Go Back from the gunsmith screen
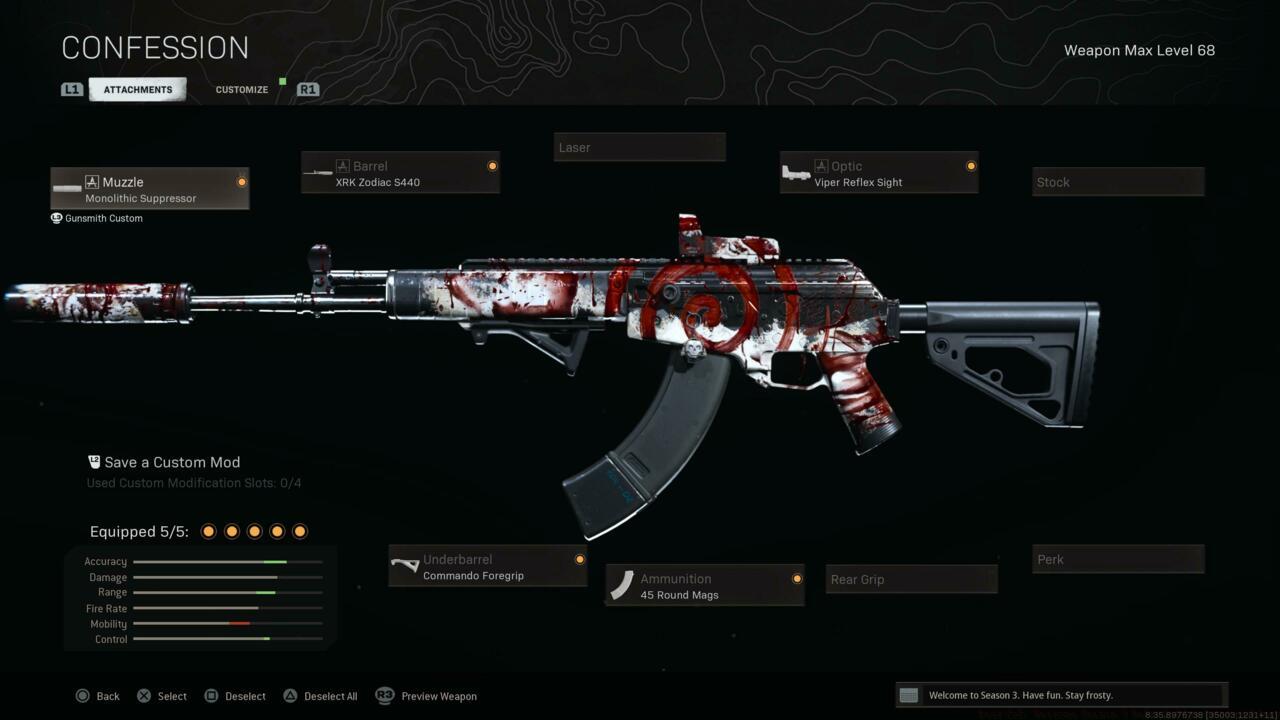This screenshot has width=1280, height=720. click(x=98, y=696)
